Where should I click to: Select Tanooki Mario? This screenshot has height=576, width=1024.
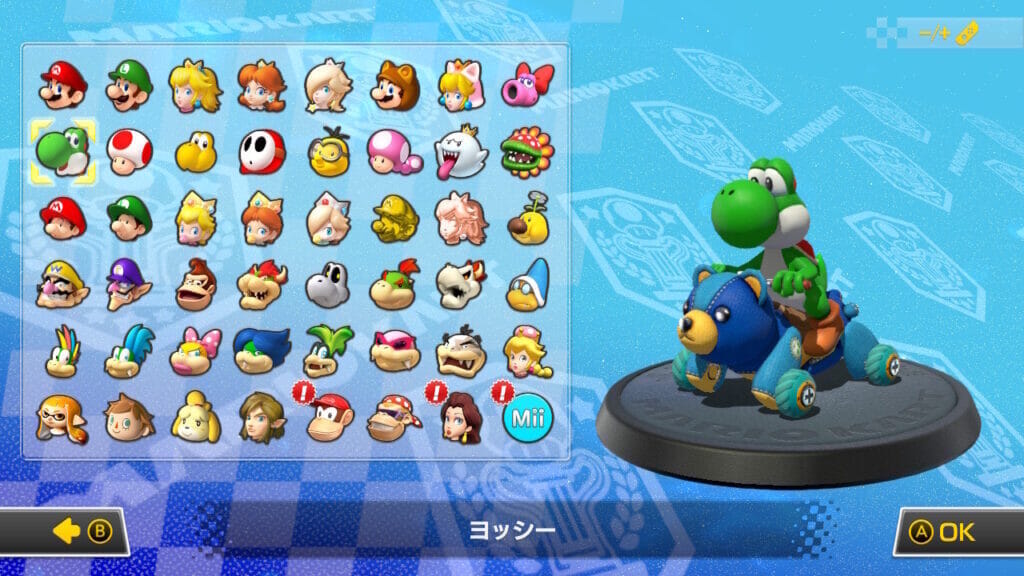pyautogui.click(x=394, y=85)
